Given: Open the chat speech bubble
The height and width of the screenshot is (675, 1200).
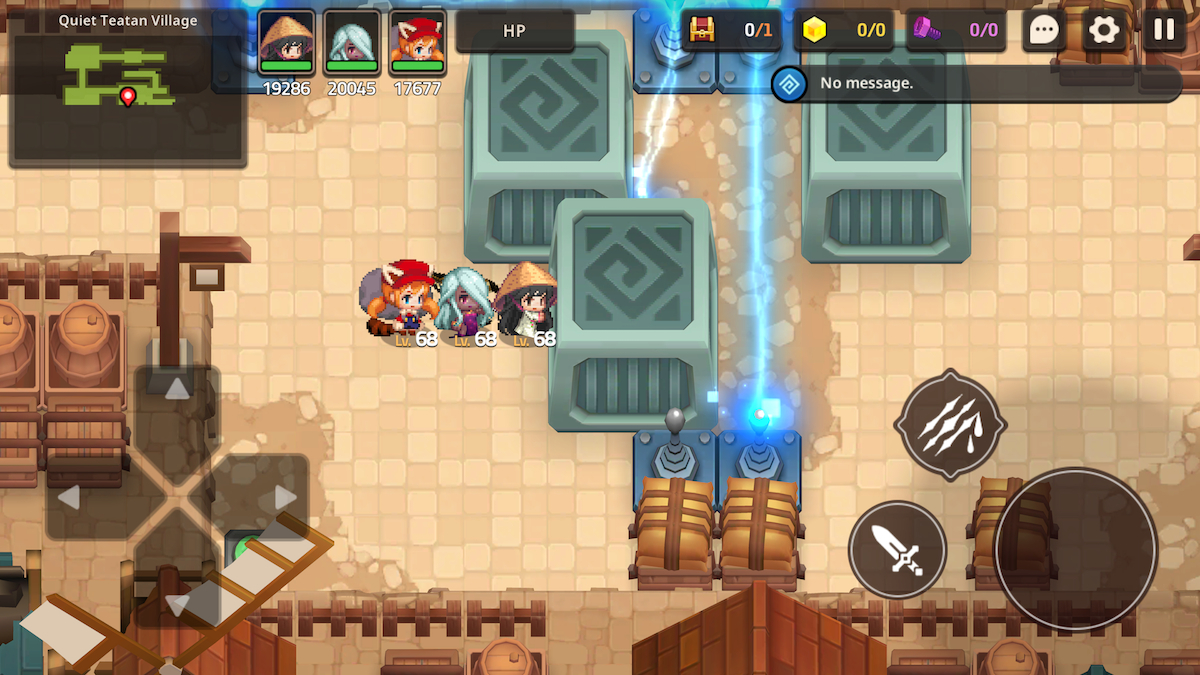Looking at the screenshot, I should 1044,30.
